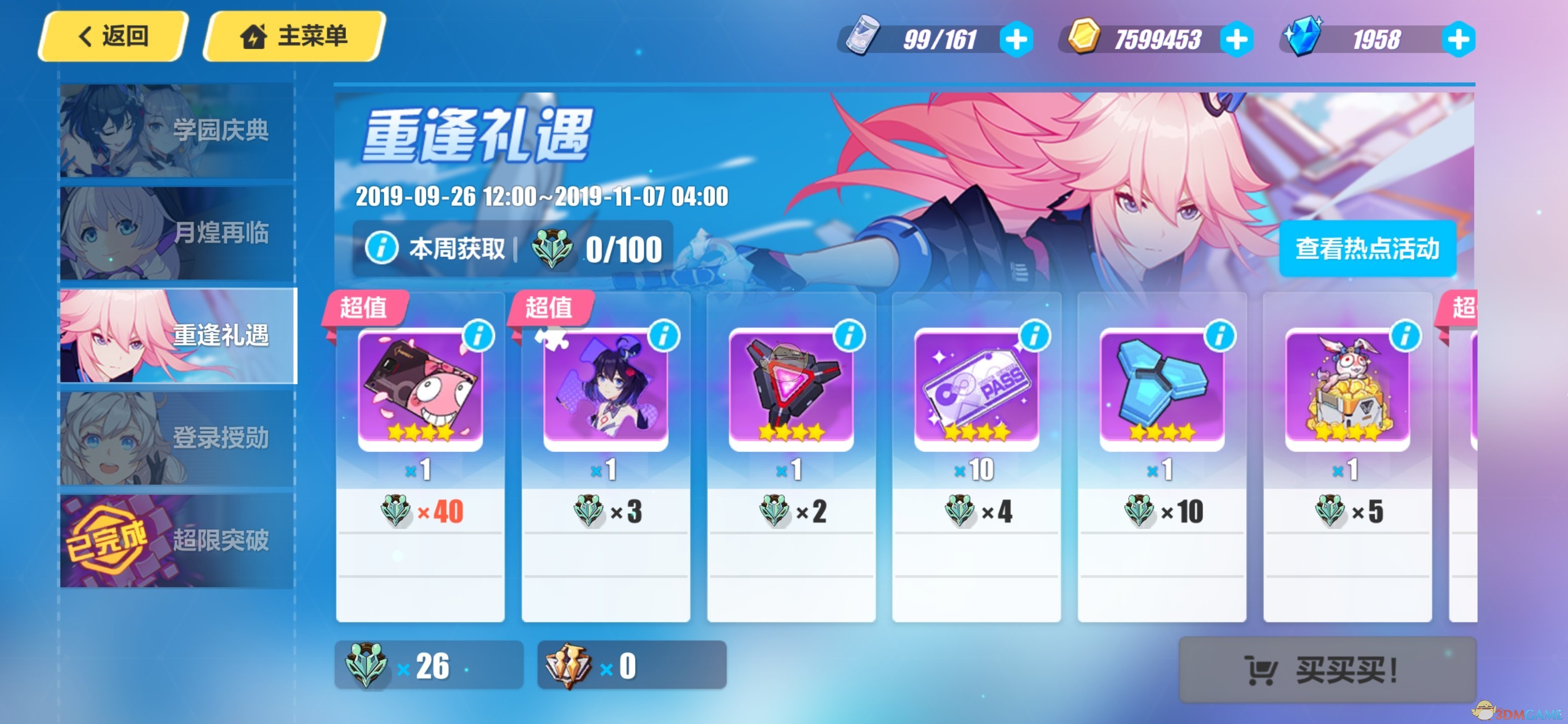
Task: Click the info icon on the Seele puzzle item card
Action: coord(666,335)
